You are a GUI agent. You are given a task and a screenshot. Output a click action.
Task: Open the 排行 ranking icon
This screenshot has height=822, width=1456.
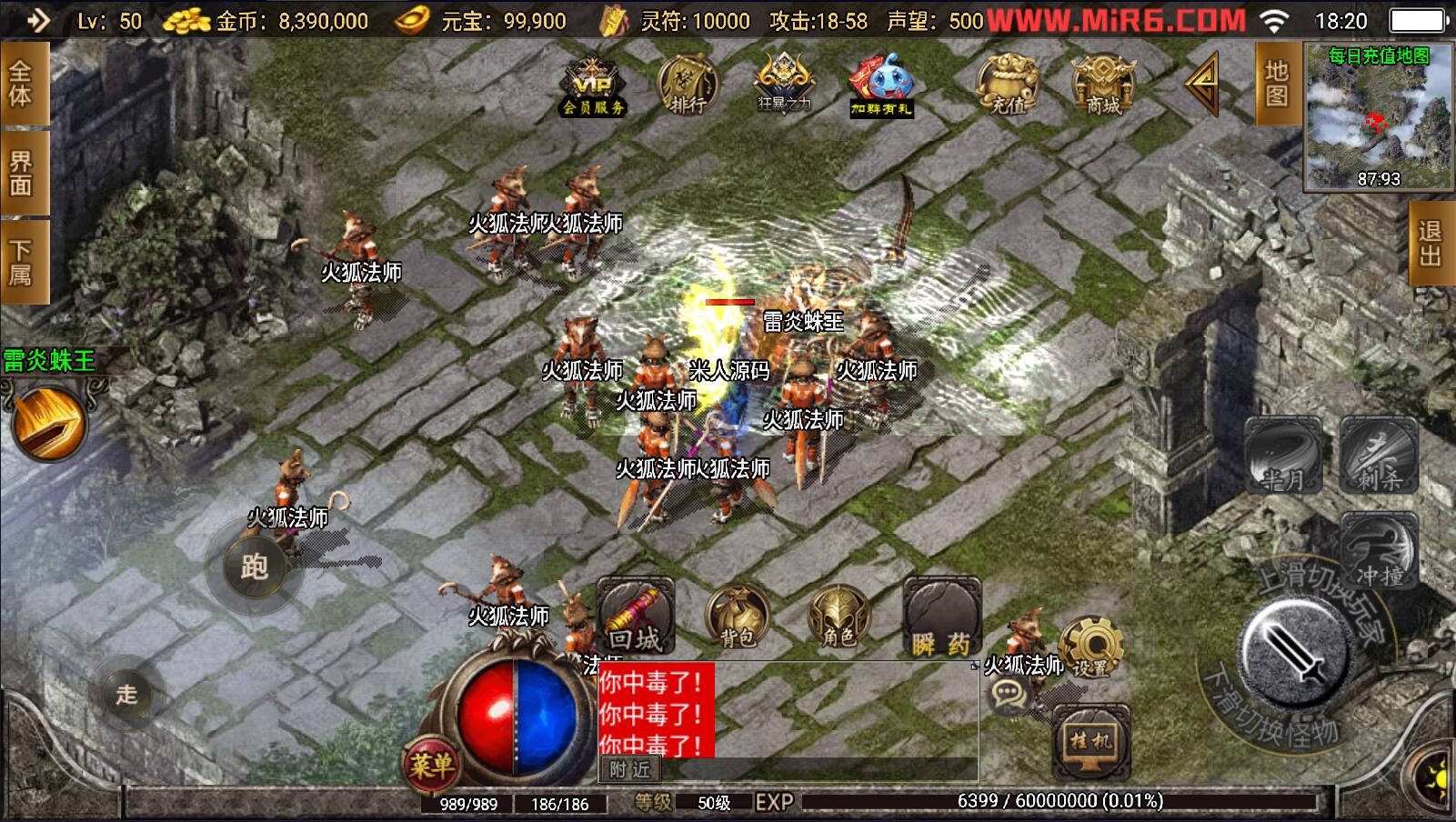coord(688,85)
